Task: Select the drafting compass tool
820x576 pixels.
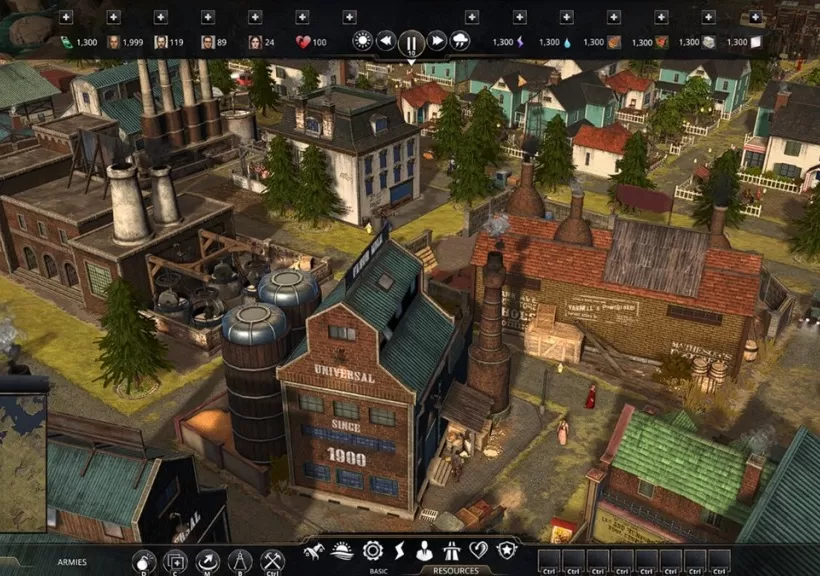Action: click(x=239, y=561)
